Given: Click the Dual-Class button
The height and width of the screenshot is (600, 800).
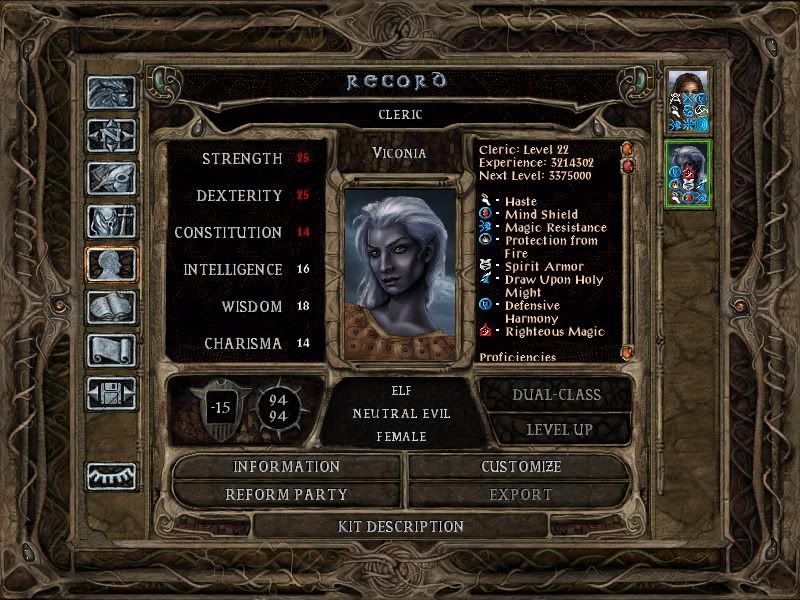Looking at the screenshot, I should (556, 394).
